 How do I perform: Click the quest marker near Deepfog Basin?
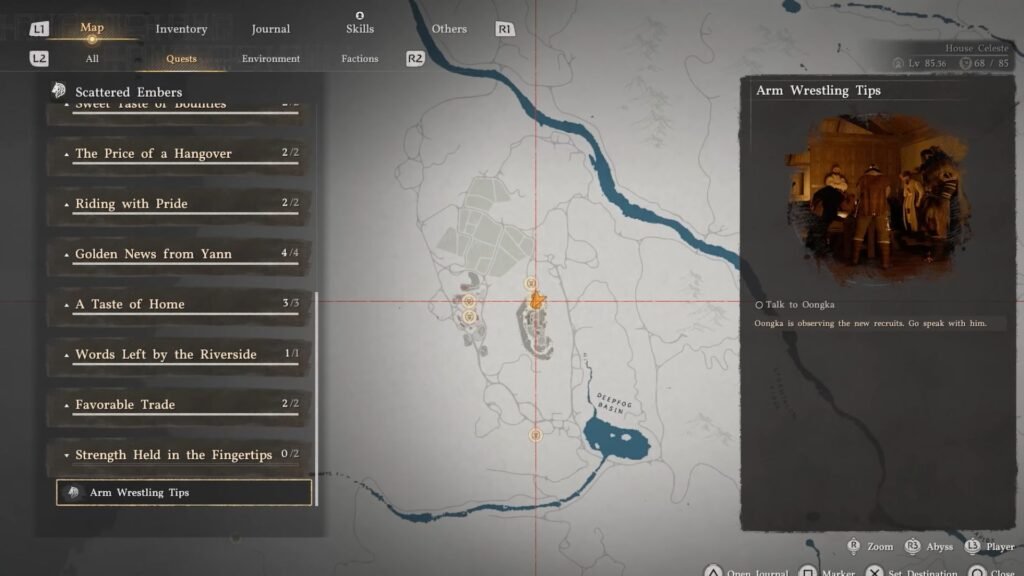(536, 435)
